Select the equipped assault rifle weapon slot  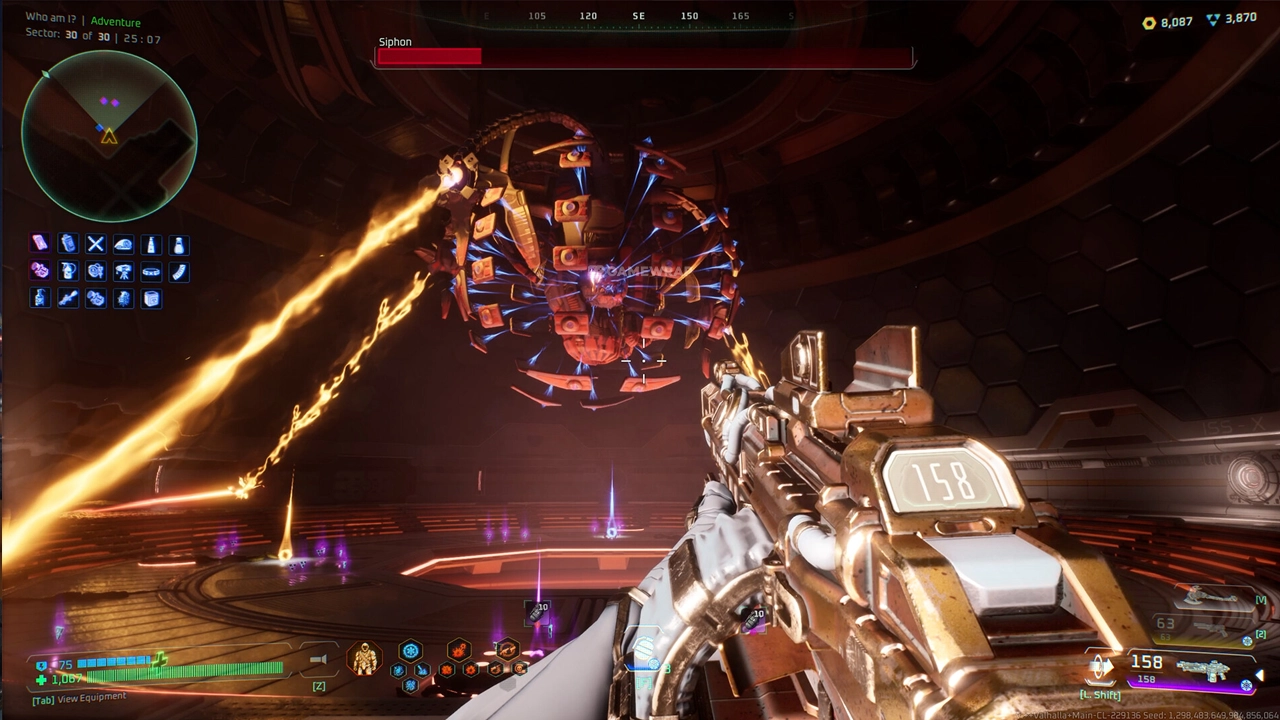pos(1202,670)
